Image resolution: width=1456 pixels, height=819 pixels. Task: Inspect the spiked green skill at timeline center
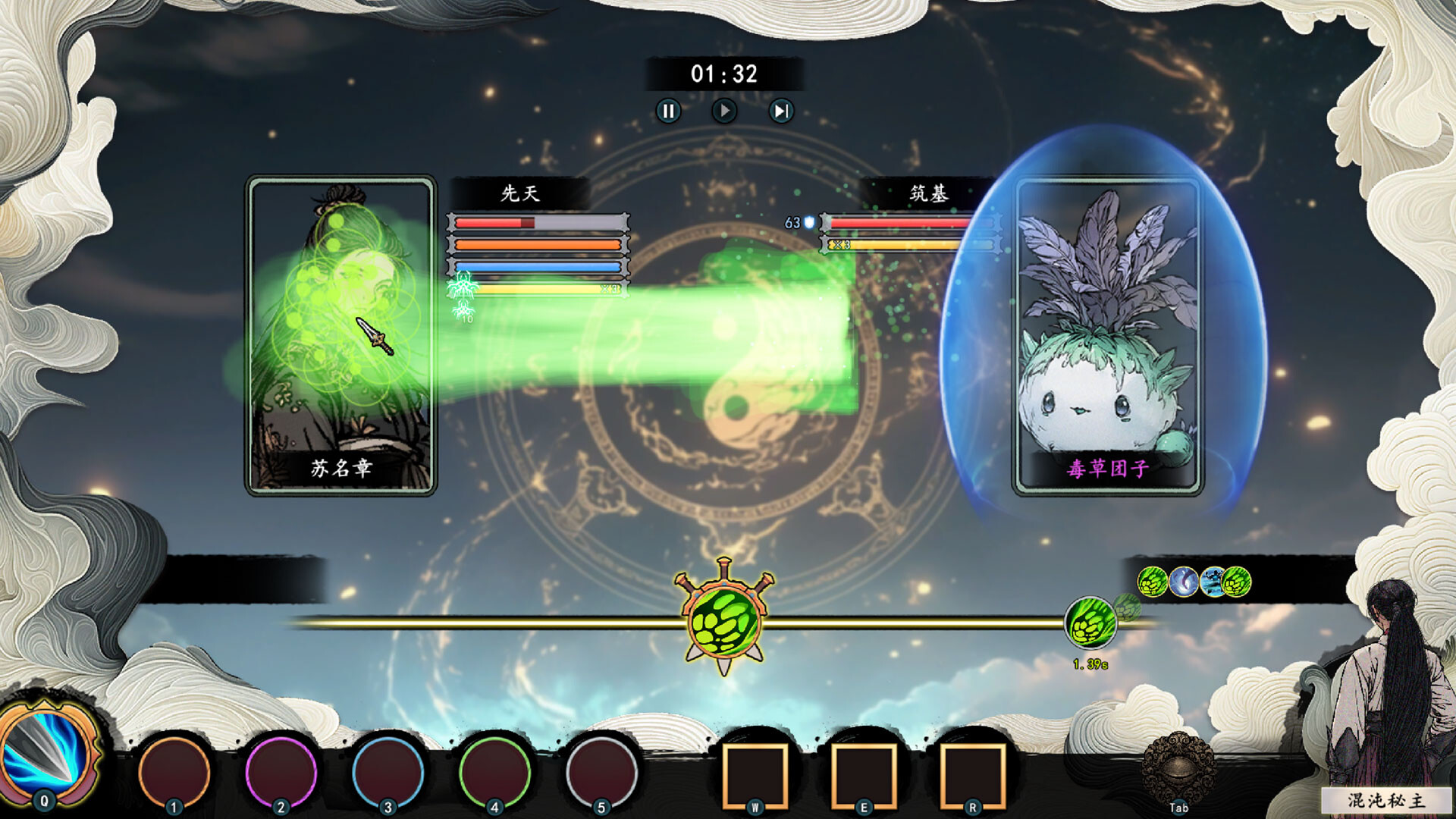(724, 621)
